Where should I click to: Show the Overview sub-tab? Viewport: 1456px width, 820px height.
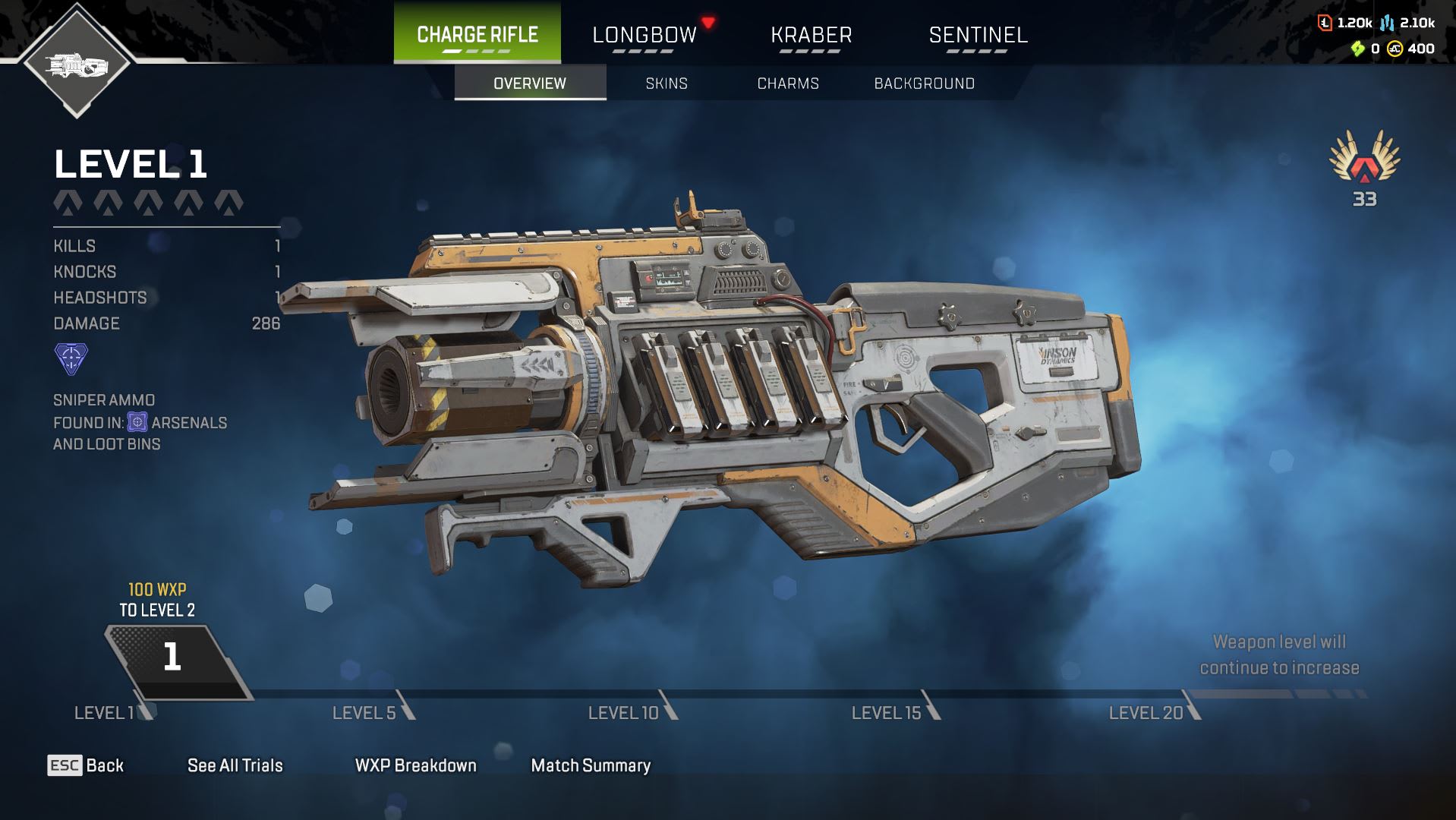tap(530, 84)
